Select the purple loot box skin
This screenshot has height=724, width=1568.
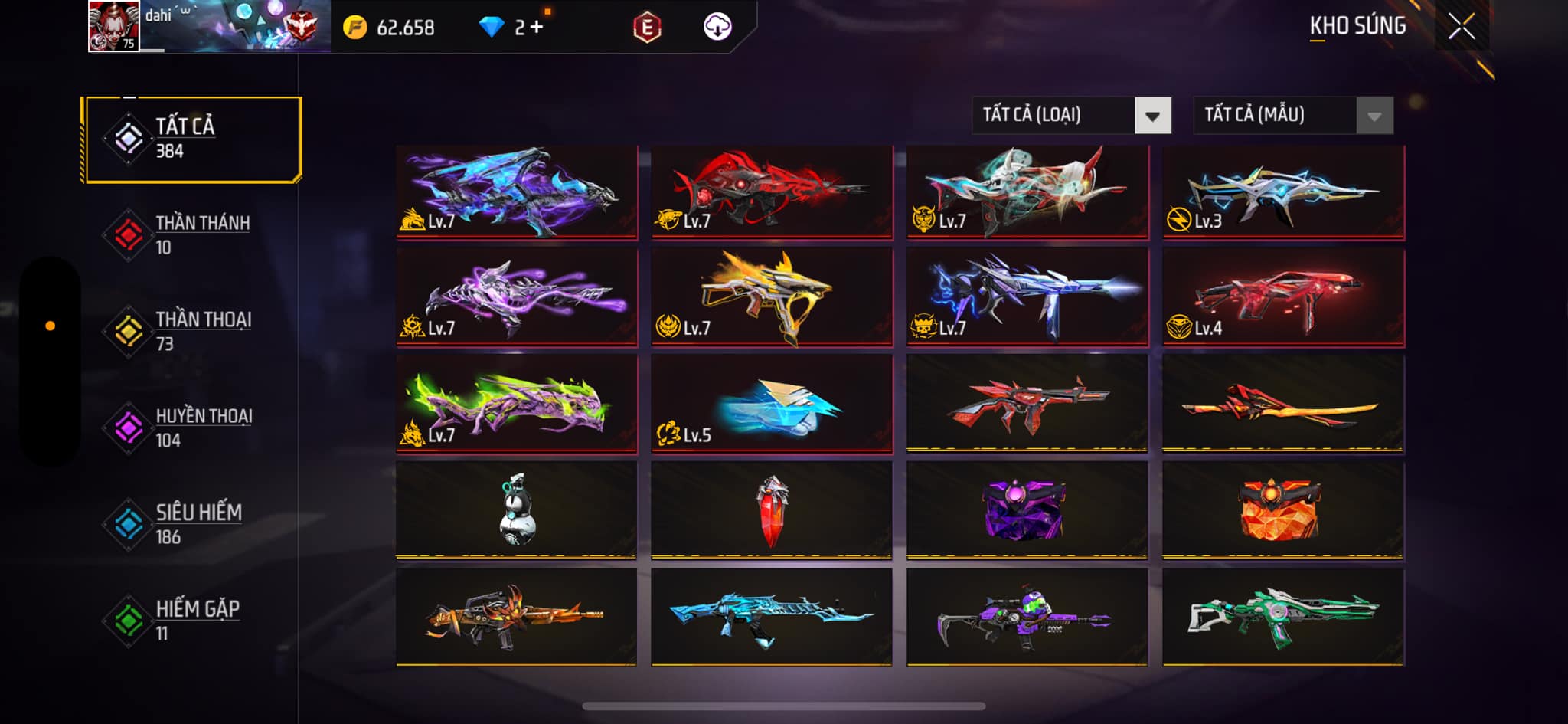click(1027, 509)
